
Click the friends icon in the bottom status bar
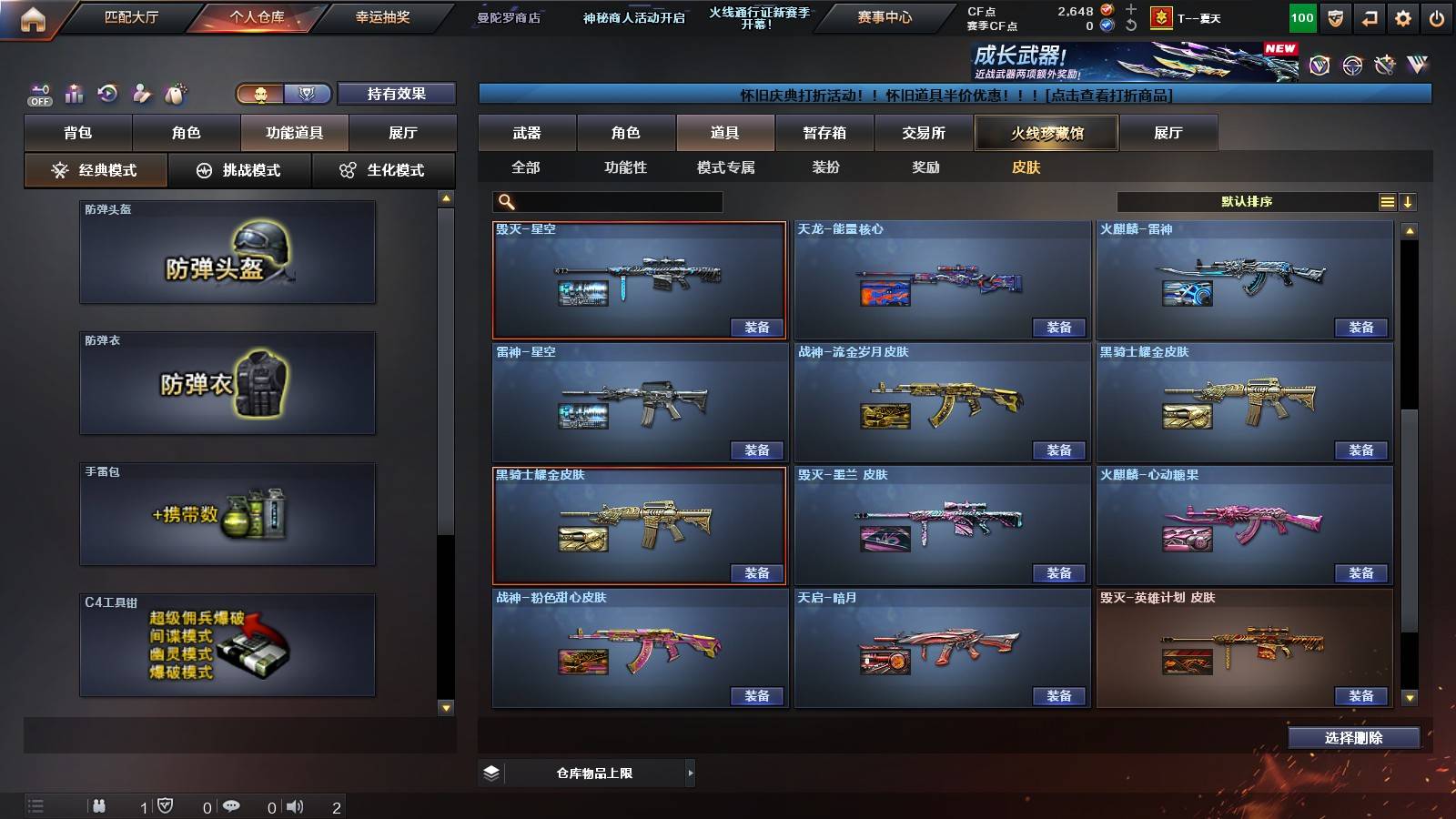click(100, 805)
